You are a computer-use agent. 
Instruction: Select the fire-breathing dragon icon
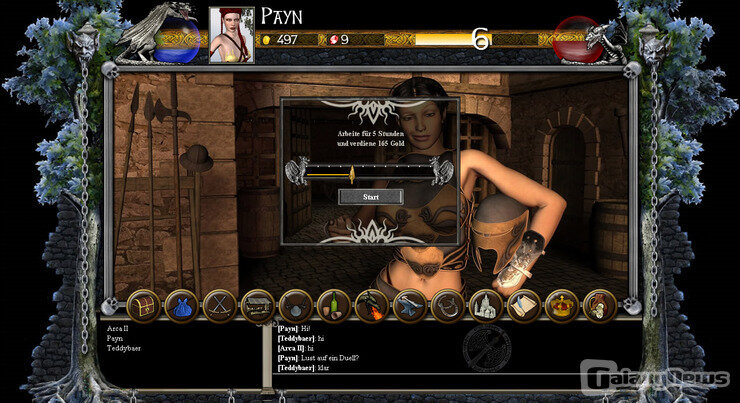(x=371, y=306)
